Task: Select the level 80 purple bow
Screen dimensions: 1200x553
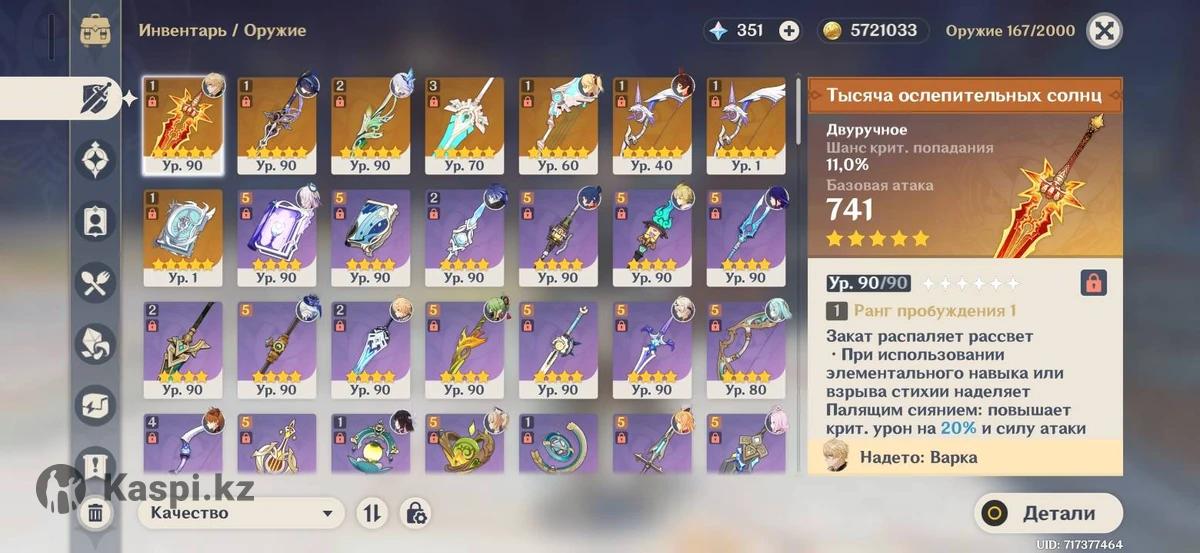Action: [746, 349]
